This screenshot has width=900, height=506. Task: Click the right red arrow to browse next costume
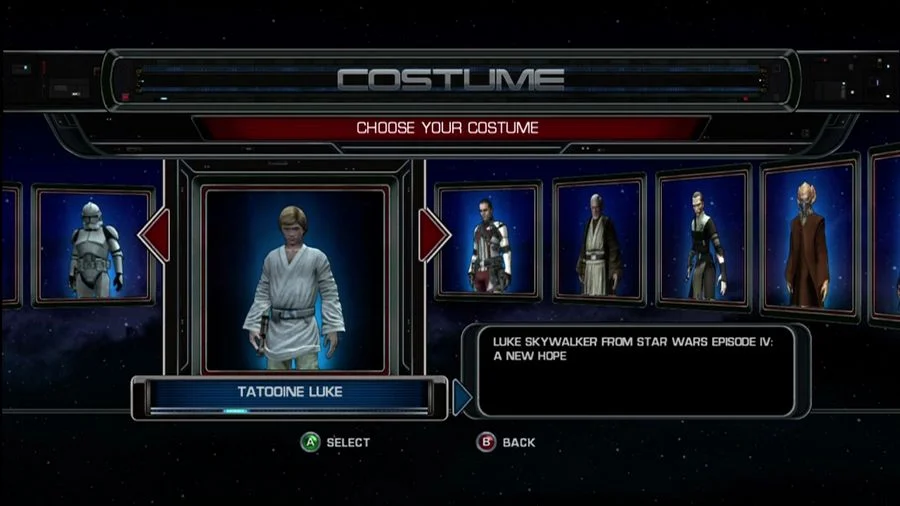[433, 236]
